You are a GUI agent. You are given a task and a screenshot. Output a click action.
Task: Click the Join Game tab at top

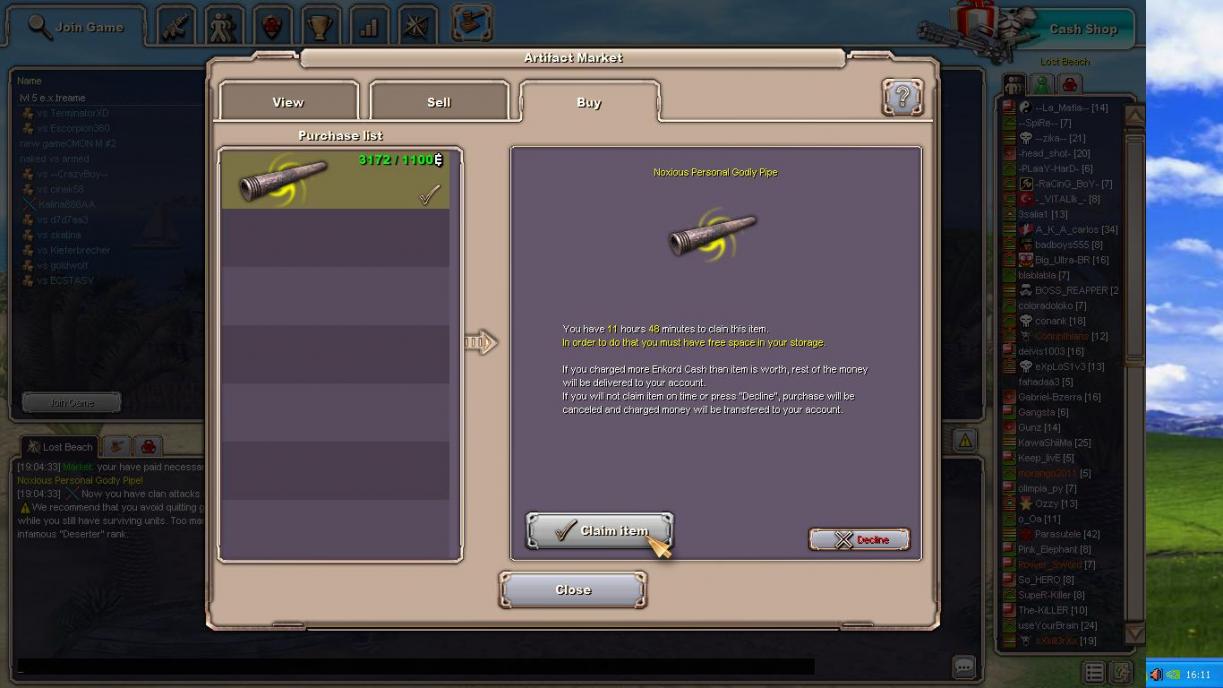[77, 27]
